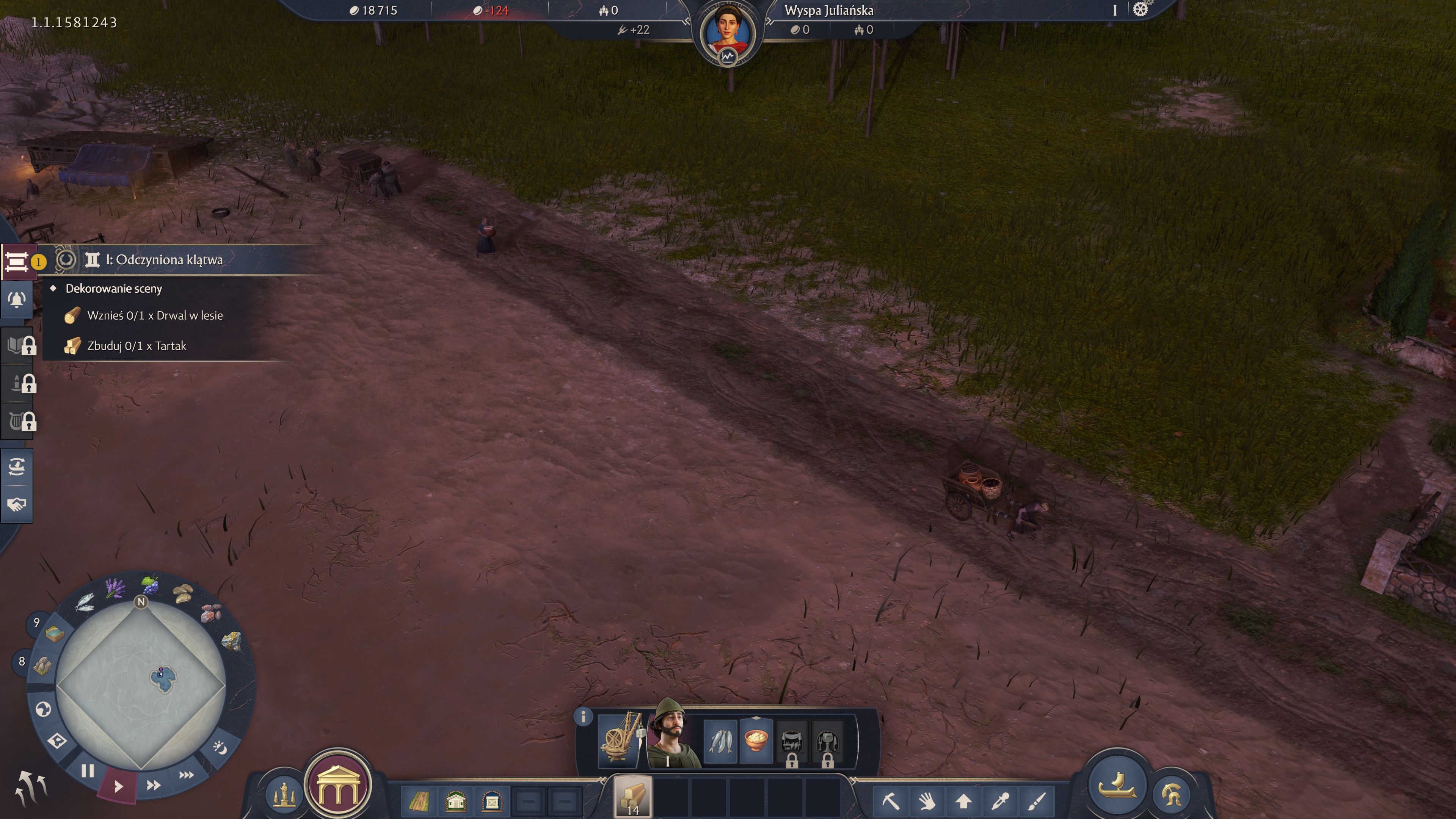Viewport: 1456px width, 819px height.
Task: Select the eyedropper copy tool
Action: point(1000,800)
